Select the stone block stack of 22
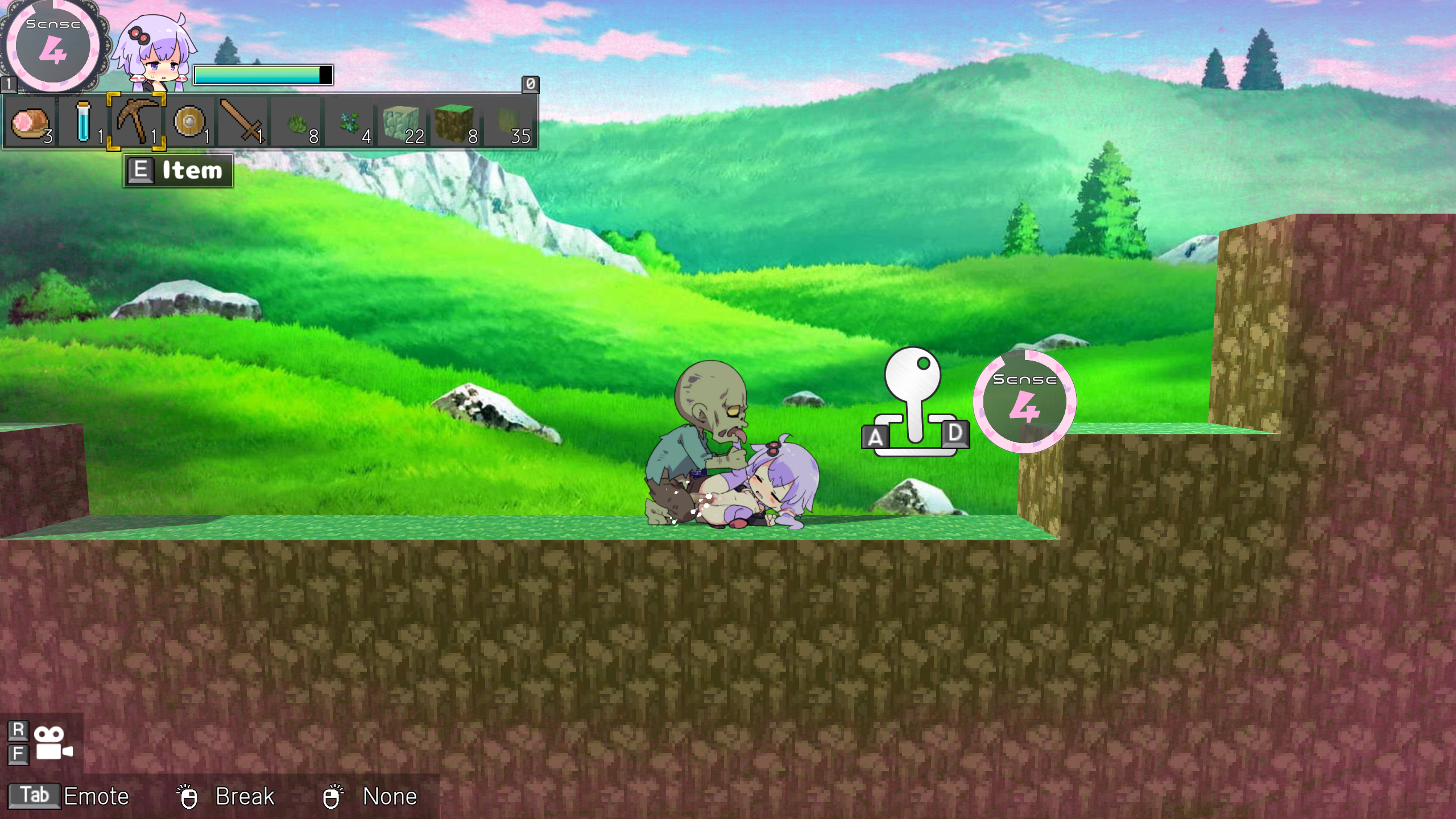1456x819 pixels. [x=402, y=122]
